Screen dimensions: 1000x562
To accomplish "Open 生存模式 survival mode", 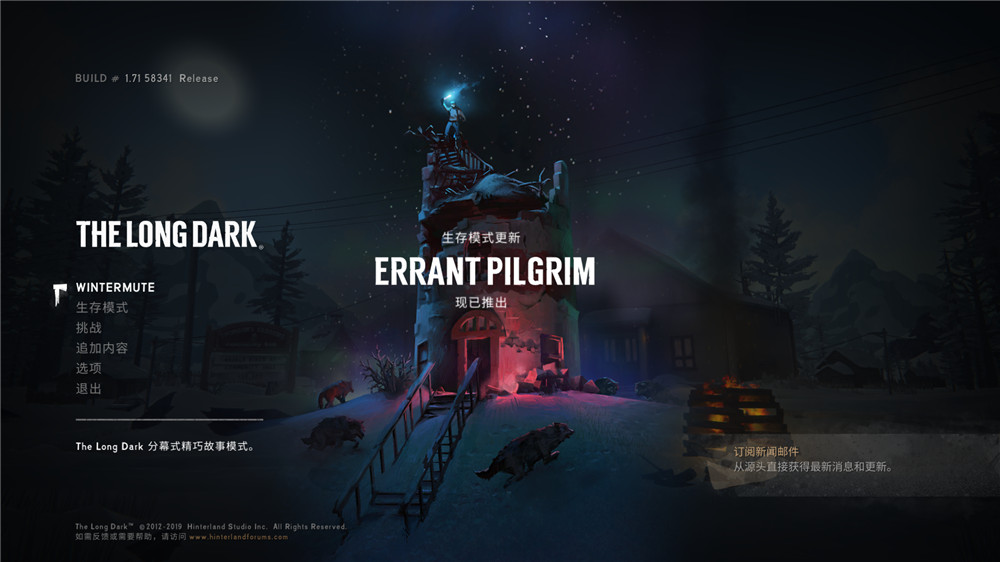I will pos(102,308).
